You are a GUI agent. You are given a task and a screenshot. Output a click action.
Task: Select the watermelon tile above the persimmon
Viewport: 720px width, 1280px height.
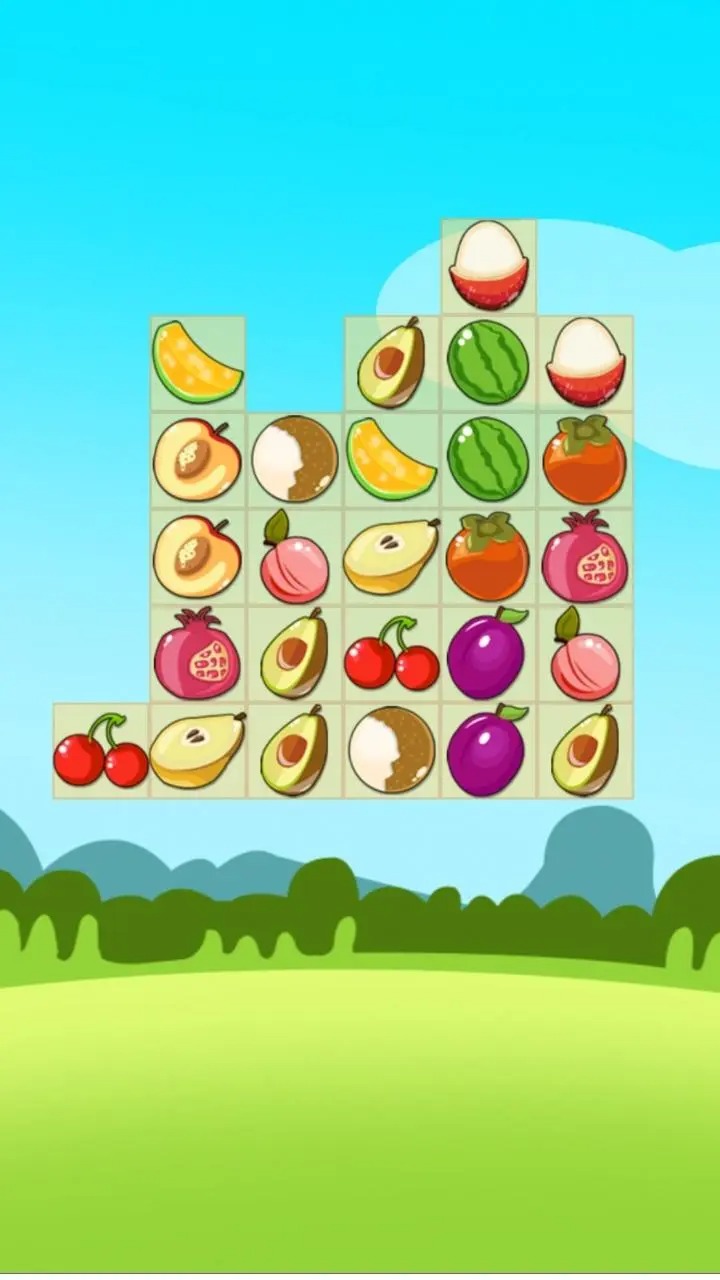[488, 459]
